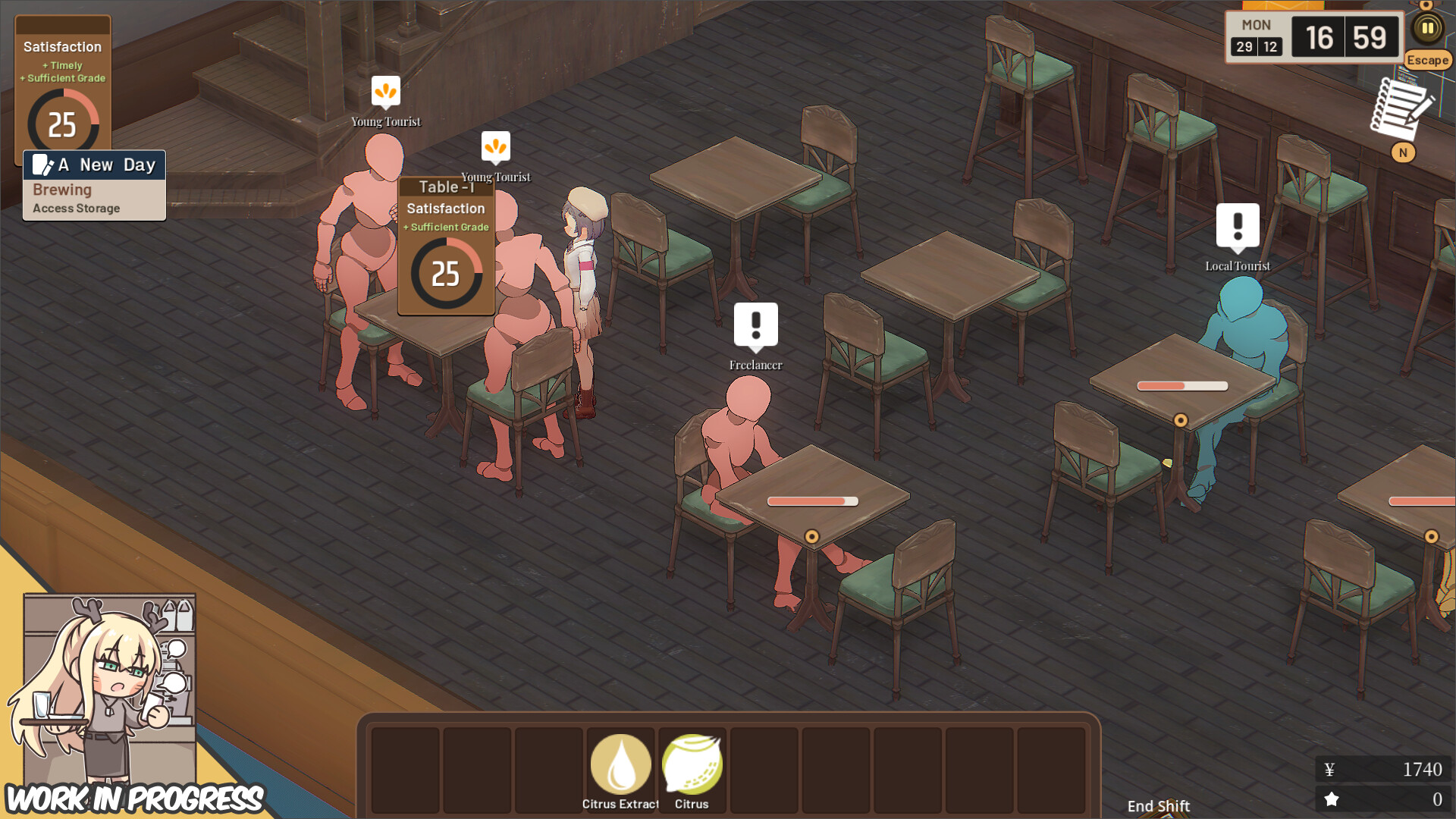
Task: Toggle the quest tracker A New Day header
Action: [x=94, y=165]
